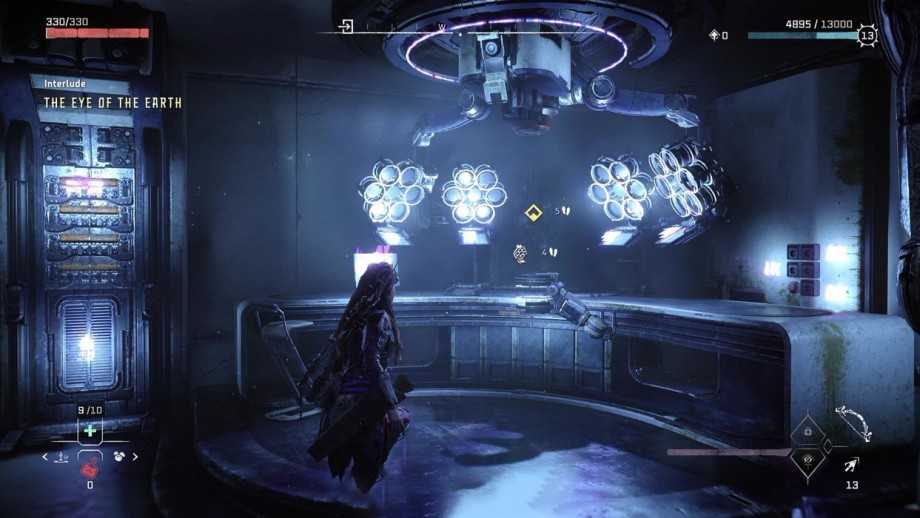Choose the trap item with three circles
This screenshot has height=518, width=920.
pos(118,457)
